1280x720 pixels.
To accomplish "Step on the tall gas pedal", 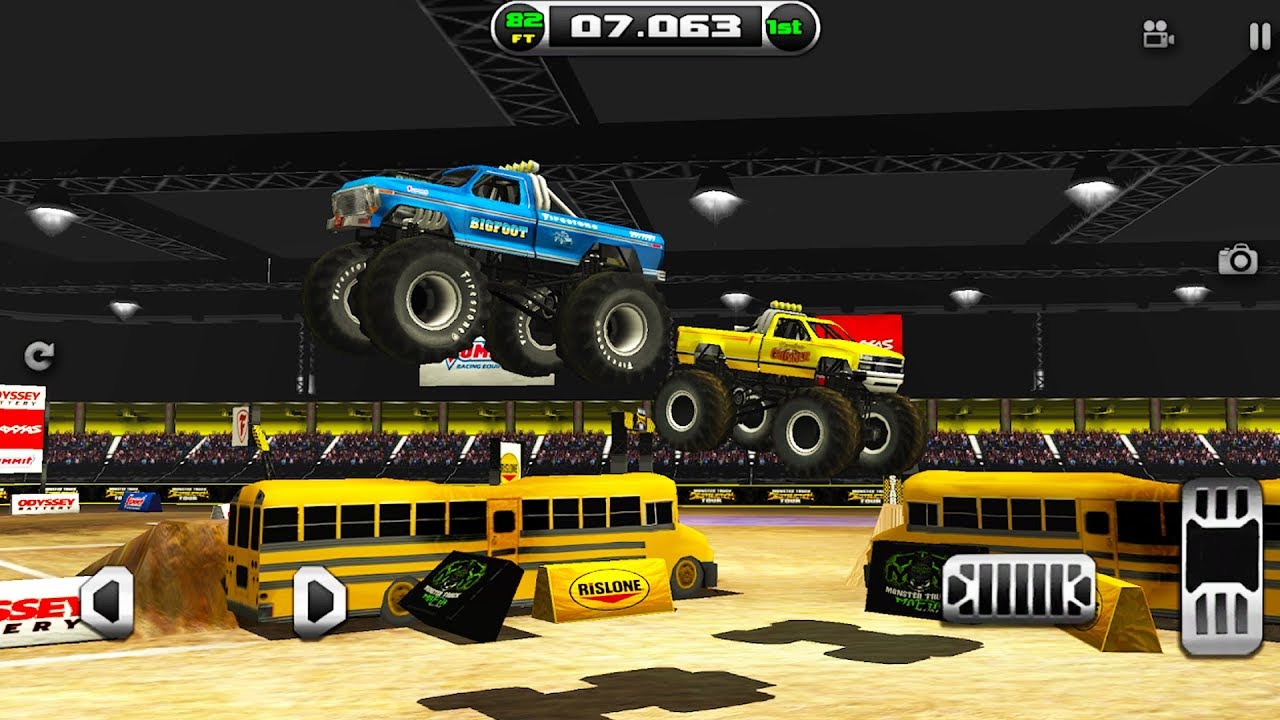I will coord(1221,566).
